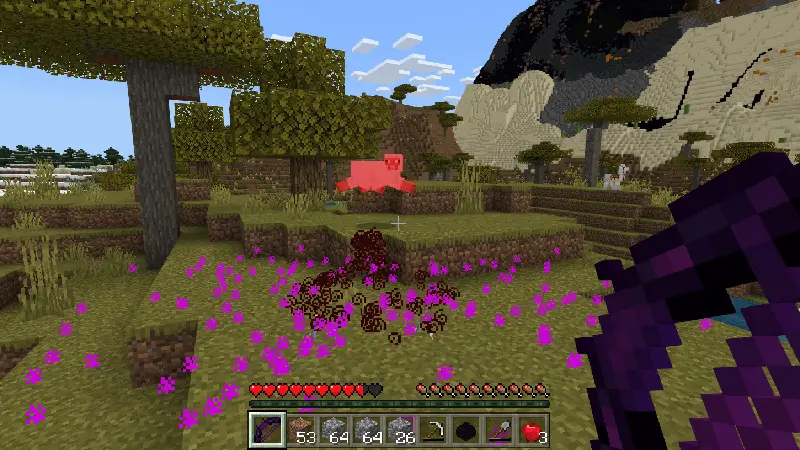The width and height of the screenshot is (800, 450).
Task: Choose the pickaxe in the hotbar
Action: [433, 430]
